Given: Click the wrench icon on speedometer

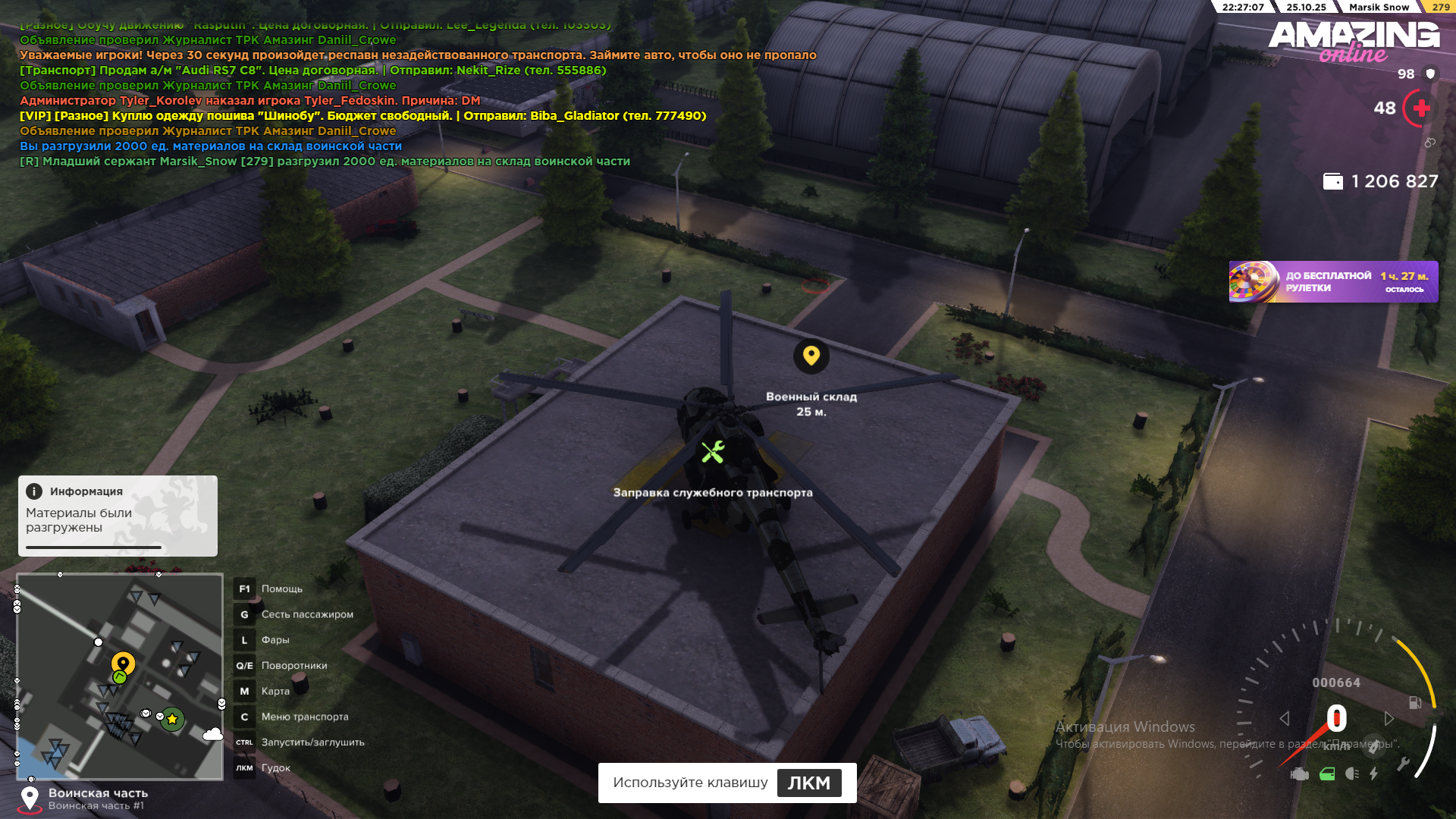Looking at the screenshot, I should (1403, 764).
